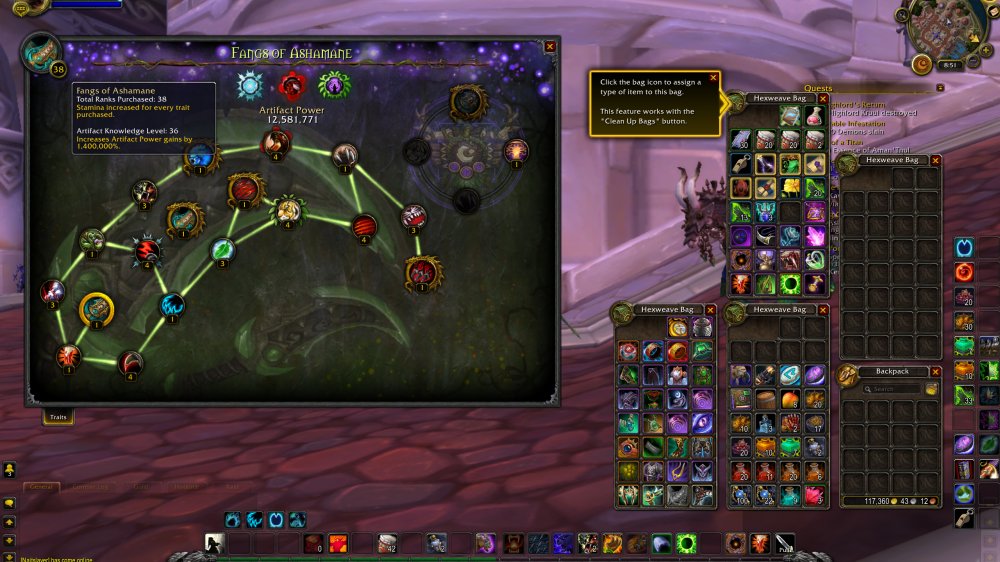Switch to the General chat tab
This screenshot has width=1000, height=562.
pos(41,487)
